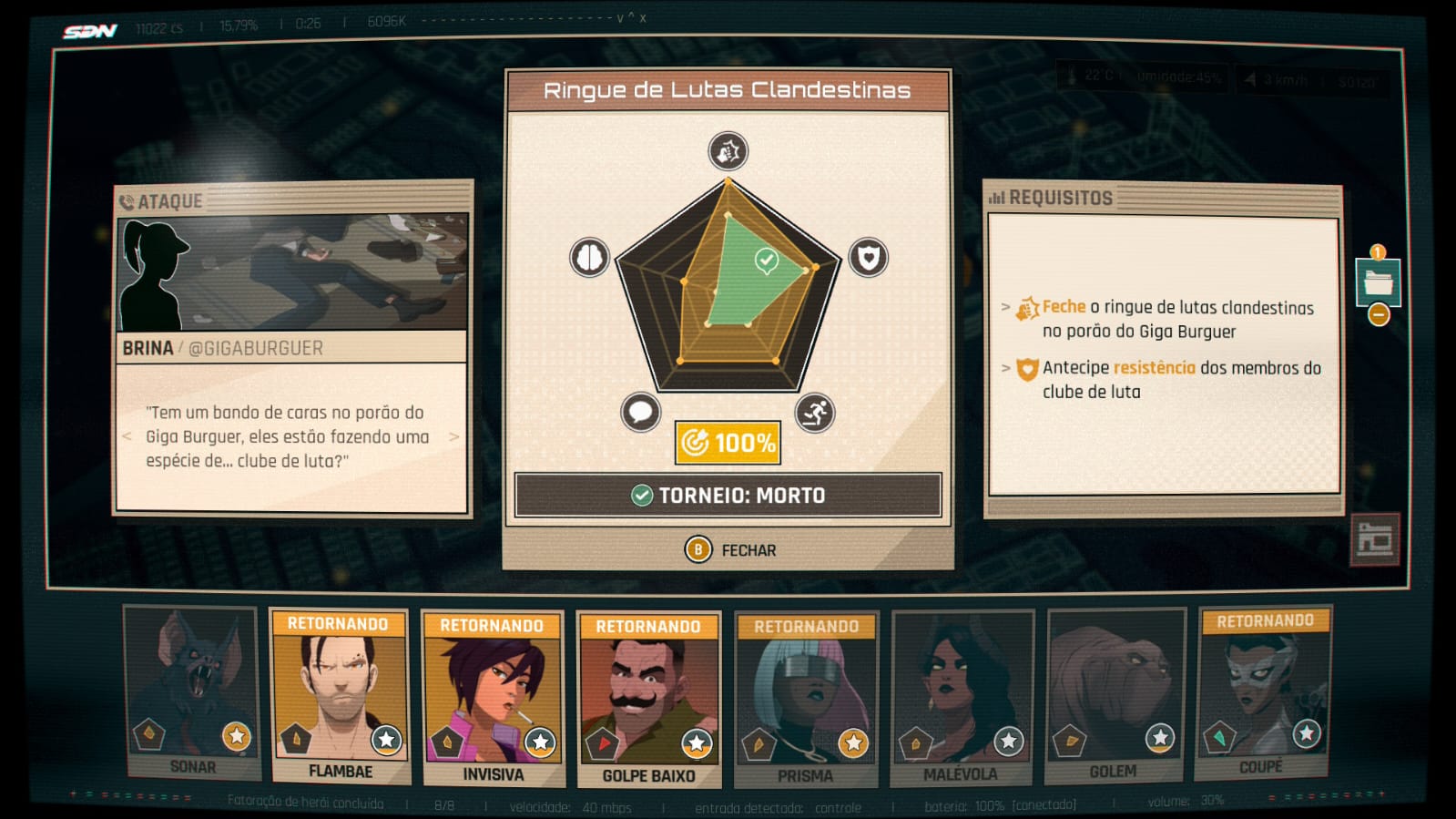
Task: Select the combat fist stat icon
Action: click(728, 151)
